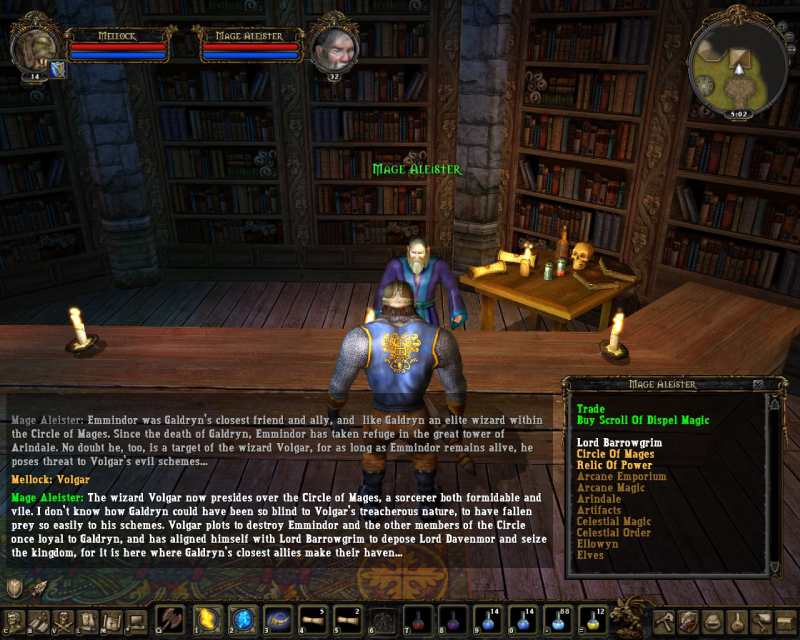
Task: Pick the Artifacts topic
Action: point(599,510)
